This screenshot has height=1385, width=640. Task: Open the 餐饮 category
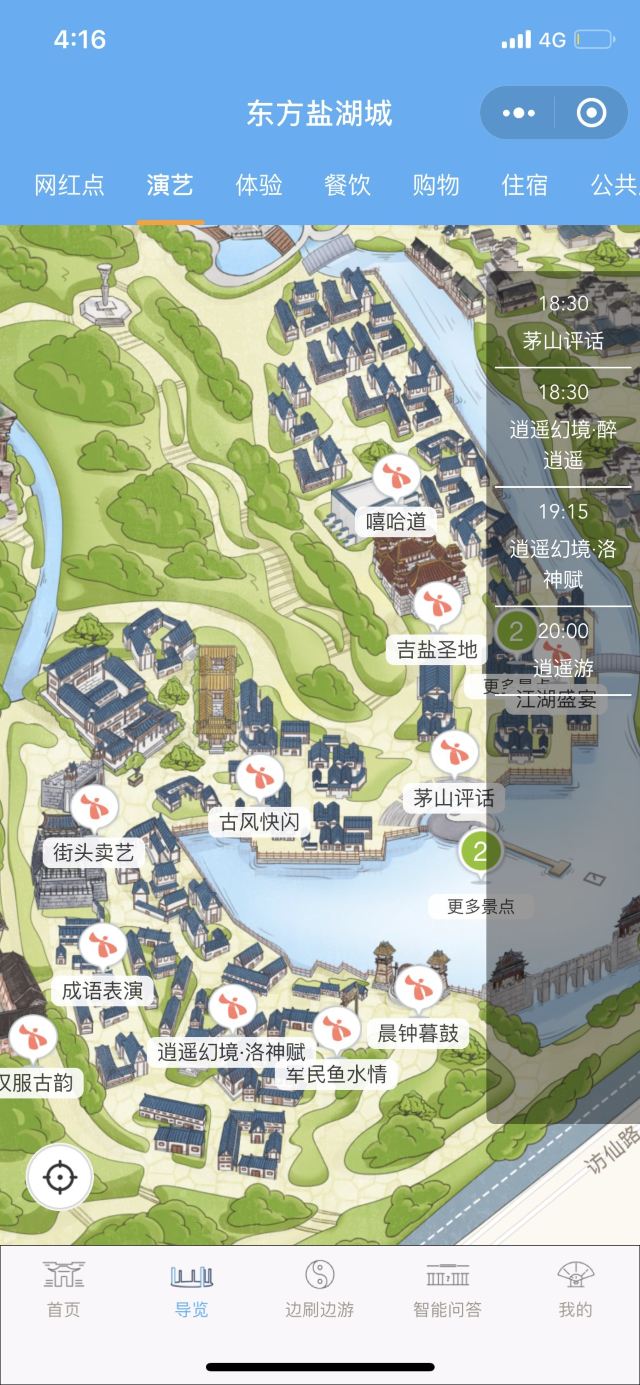347,185
